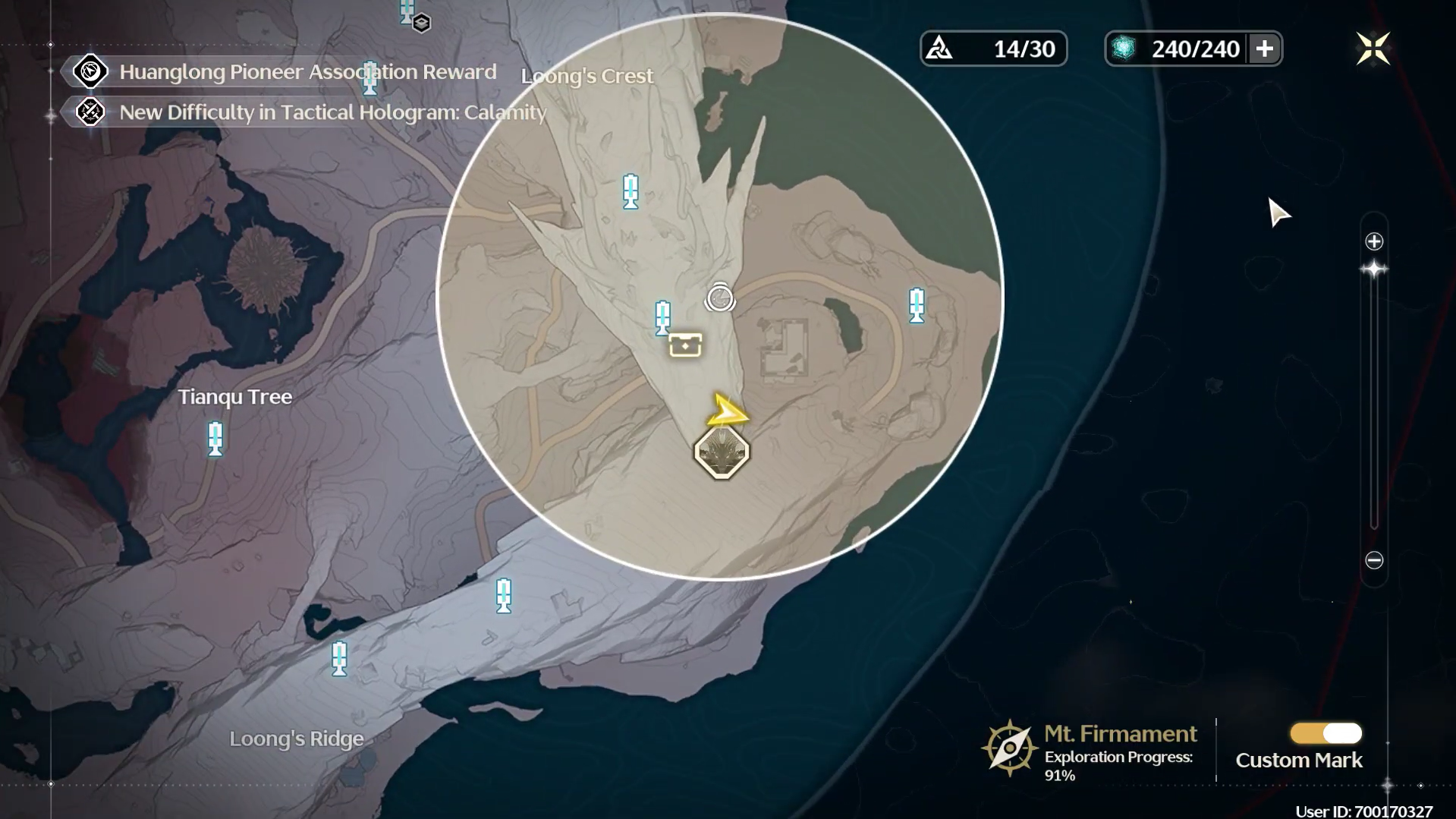Add more Waveplates with the plus button
Image resolution: width=1456 pixels, height=819 pixels.
(1264, 49)
